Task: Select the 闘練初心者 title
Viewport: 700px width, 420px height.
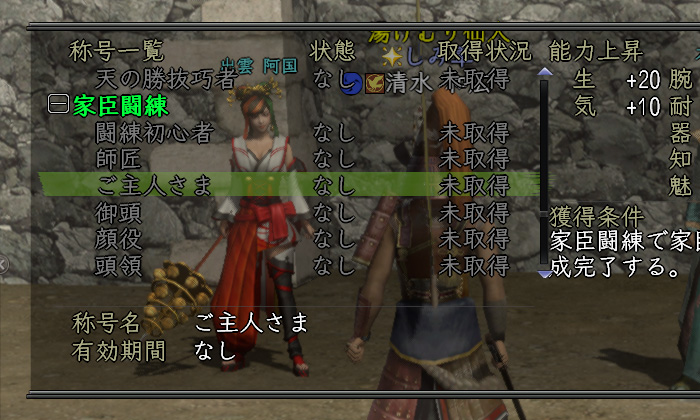Action: pos(154,132)
